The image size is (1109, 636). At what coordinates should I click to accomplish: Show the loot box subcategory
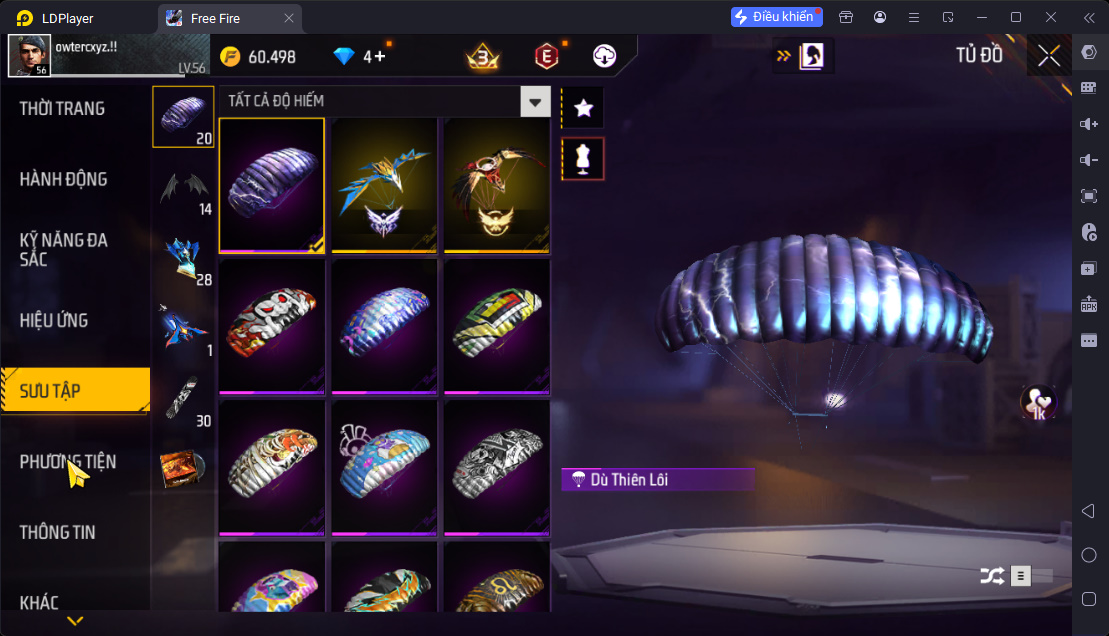click(182, 467)
